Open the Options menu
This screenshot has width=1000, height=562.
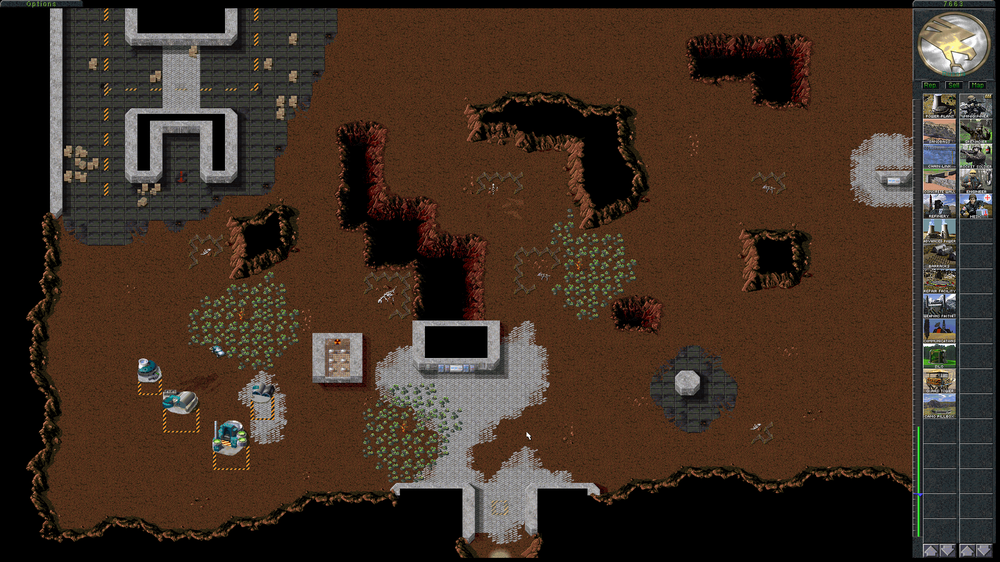click(41, 4)
